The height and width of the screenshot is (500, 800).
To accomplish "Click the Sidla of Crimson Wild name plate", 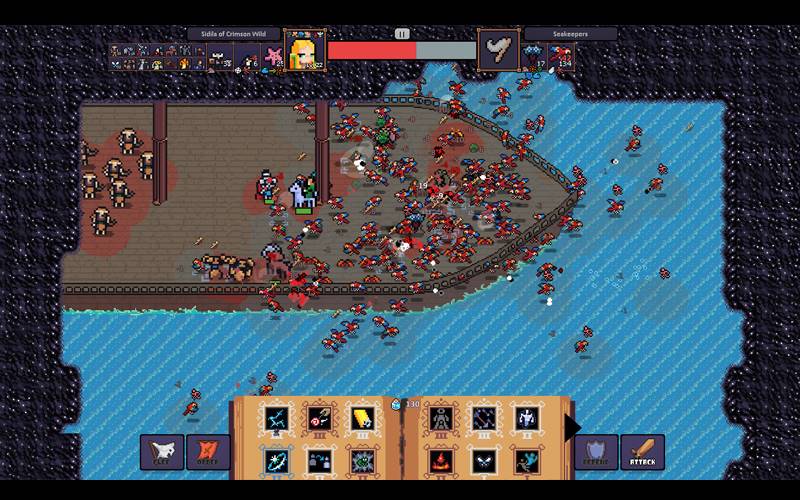I will click(234, 33).
